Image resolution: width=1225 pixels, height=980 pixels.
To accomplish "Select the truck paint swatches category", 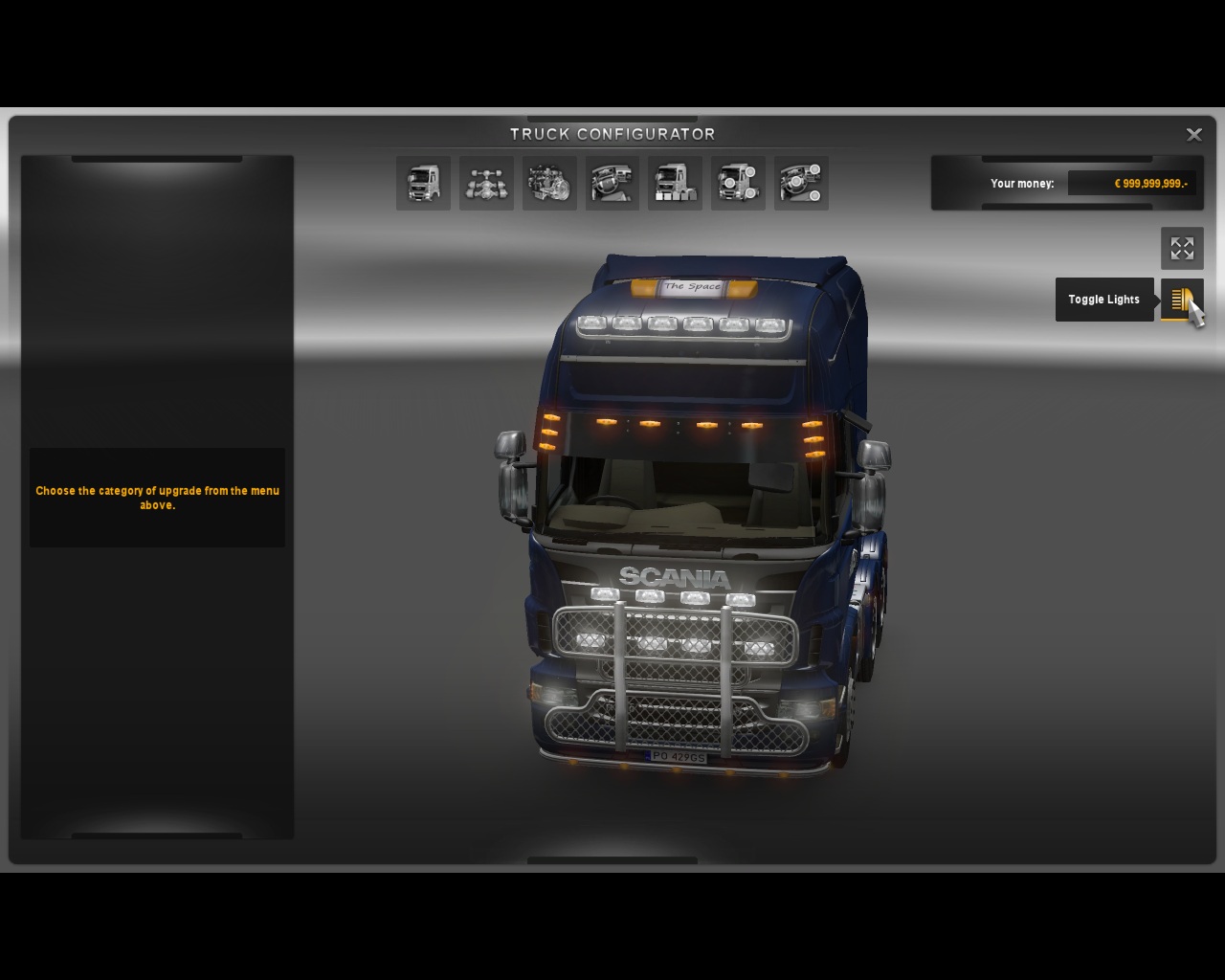I will click(675, 183).
